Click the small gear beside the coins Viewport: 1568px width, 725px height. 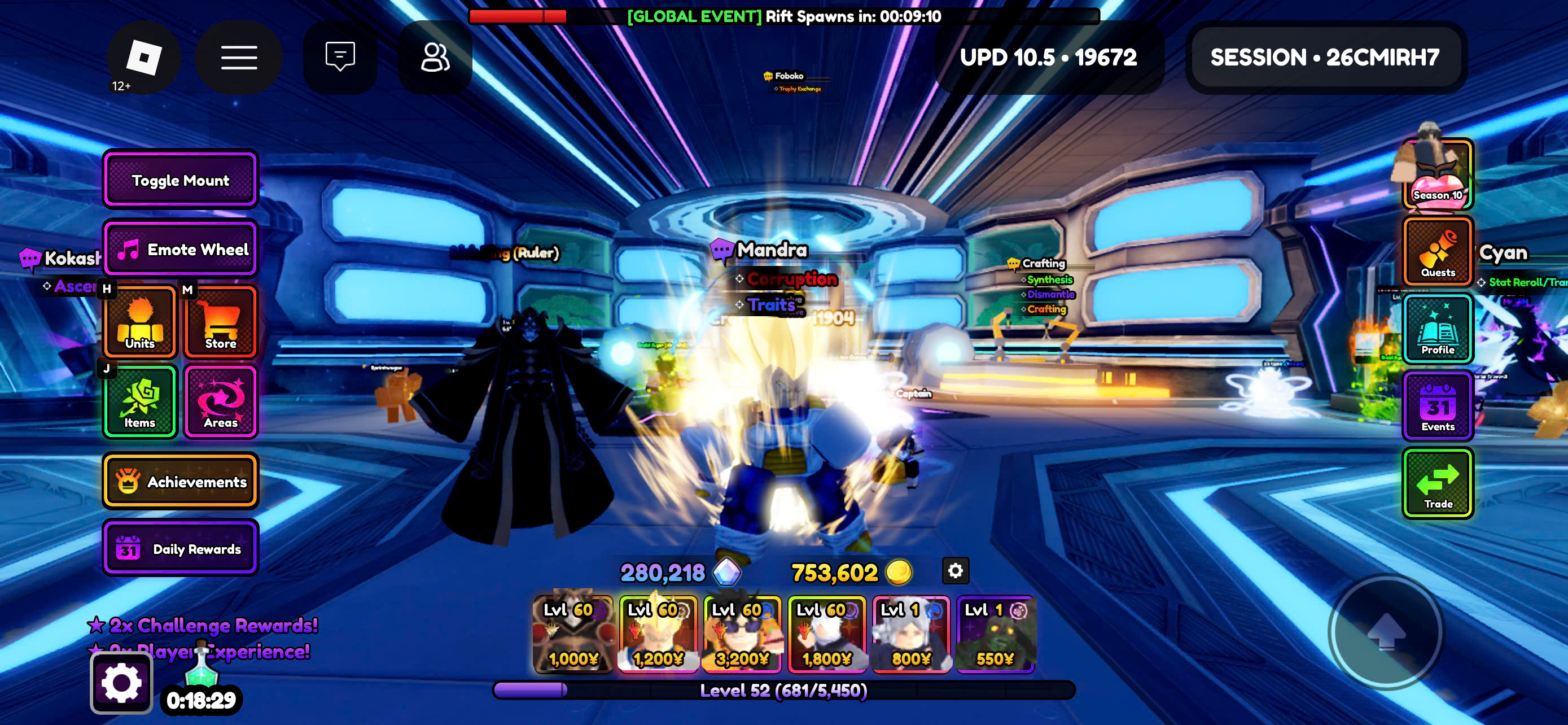955,570
